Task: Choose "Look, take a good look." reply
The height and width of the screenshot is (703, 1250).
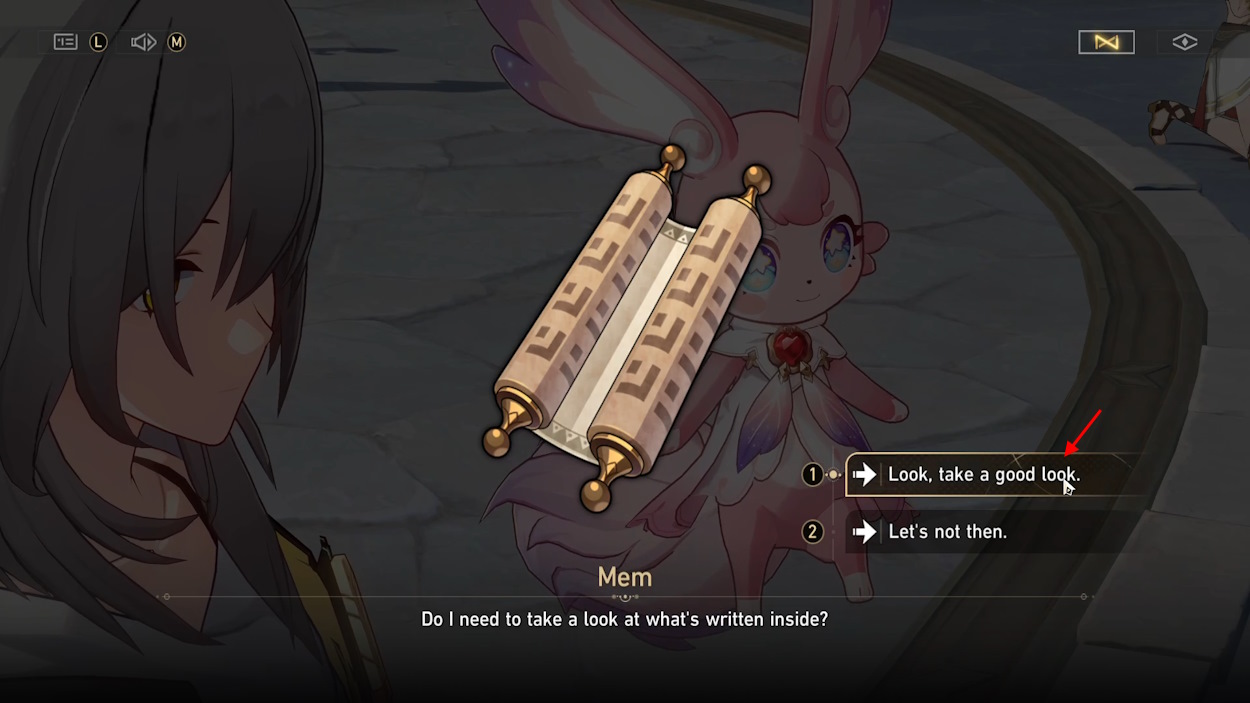Action: coord(983,475)
